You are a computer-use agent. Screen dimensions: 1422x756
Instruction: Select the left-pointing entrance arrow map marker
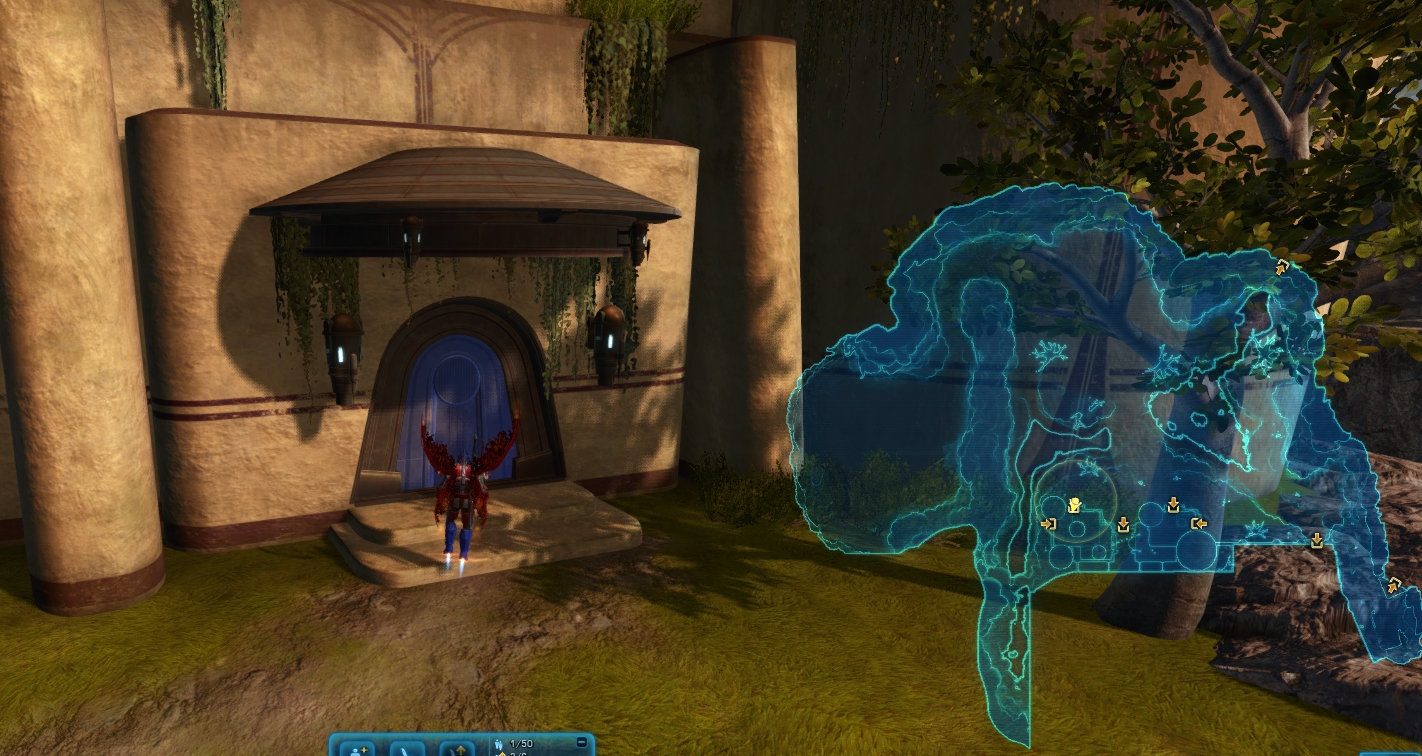[1198, 523]
